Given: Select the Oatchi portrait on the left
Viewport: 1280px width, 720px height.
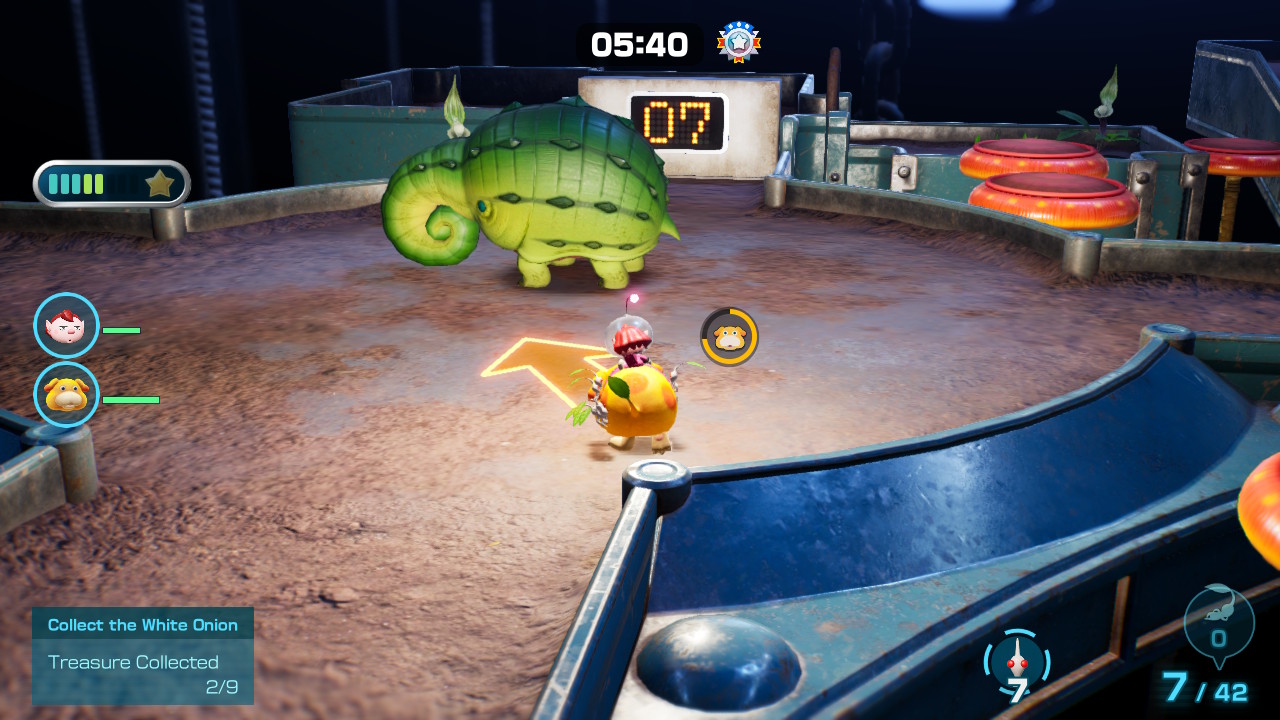Looking at the screenshot, I should point(66,394).
